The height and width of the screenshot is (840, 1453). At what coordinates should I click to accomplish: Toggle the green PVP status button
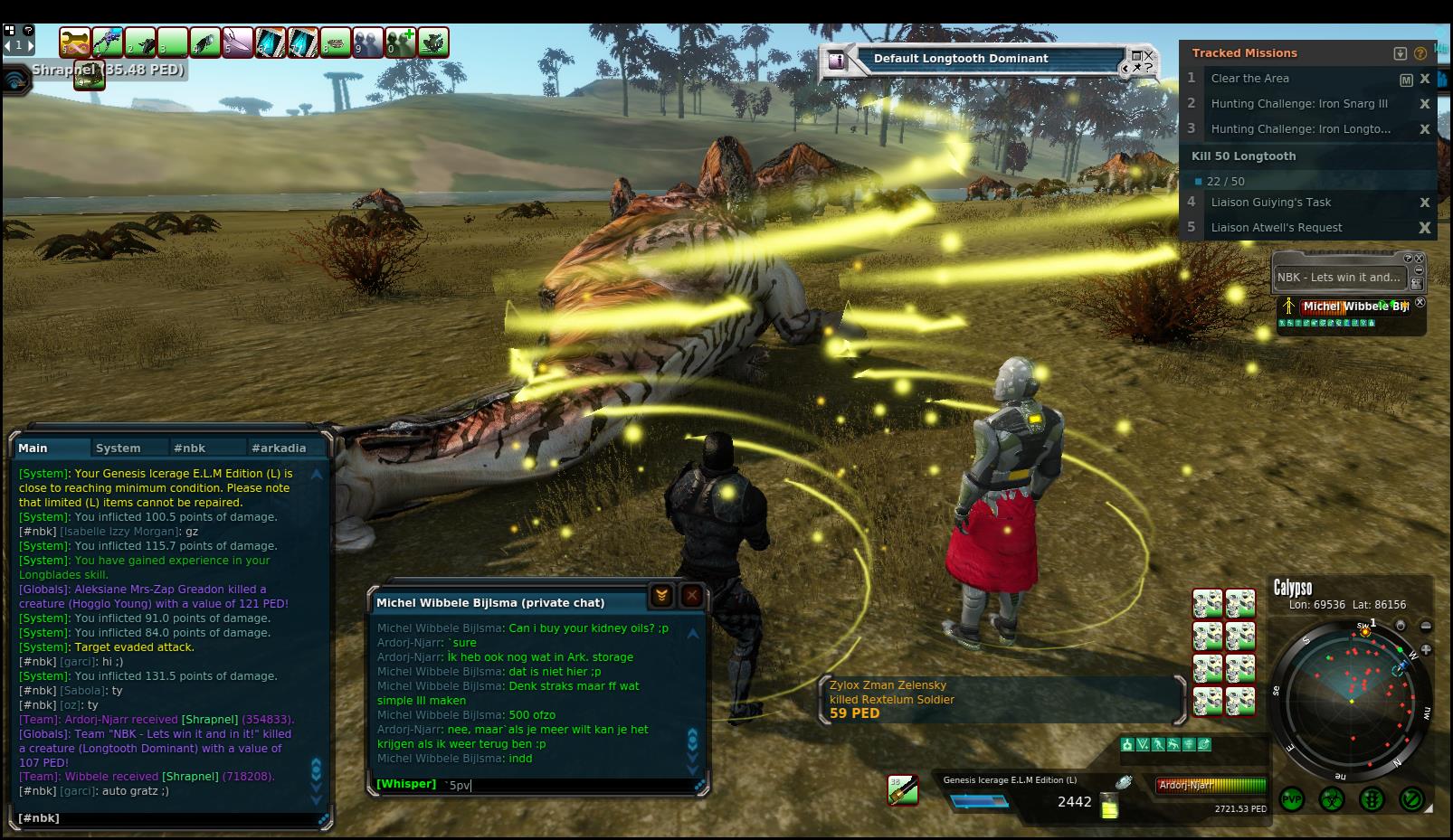[x=1291, y=799]
